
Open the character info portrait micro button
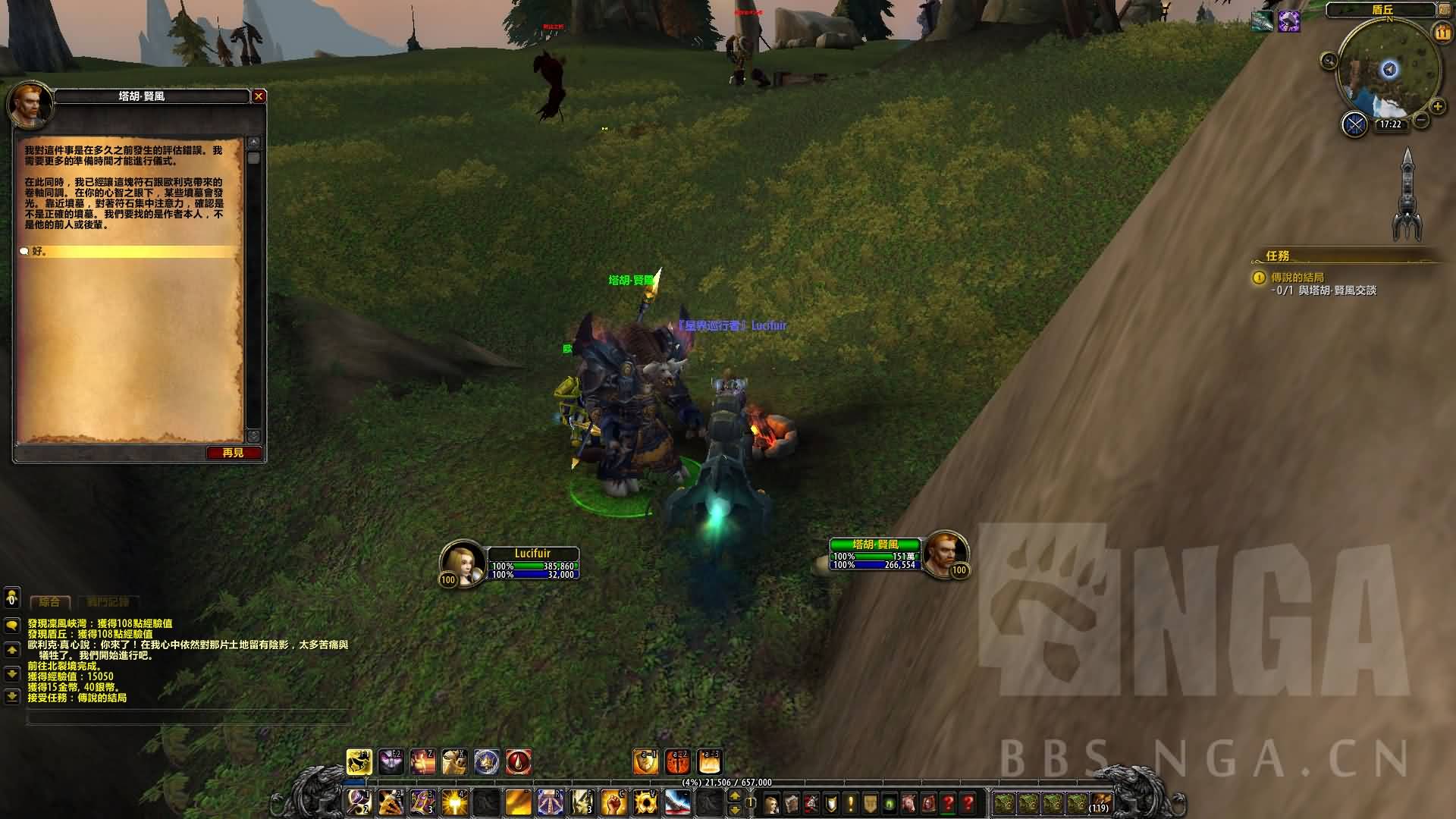coord(772,803)
